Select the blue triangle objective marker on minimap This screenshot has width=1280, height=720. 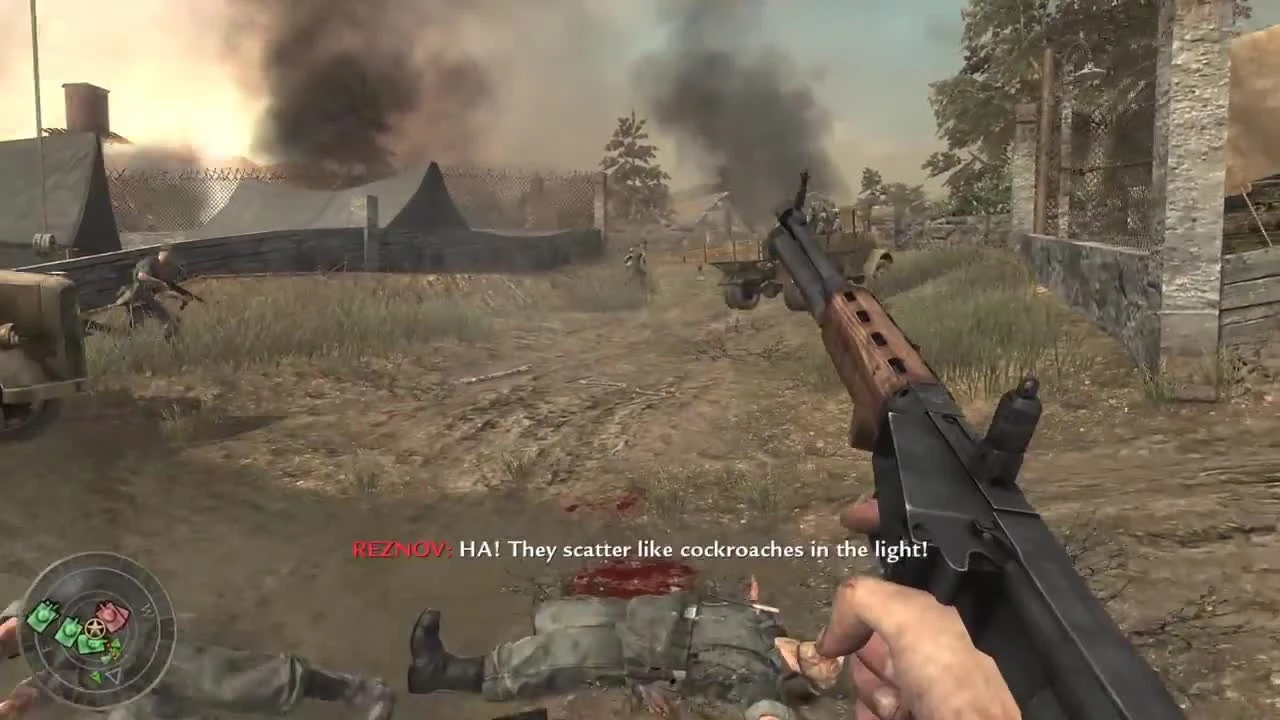click(x=114, y=676)
